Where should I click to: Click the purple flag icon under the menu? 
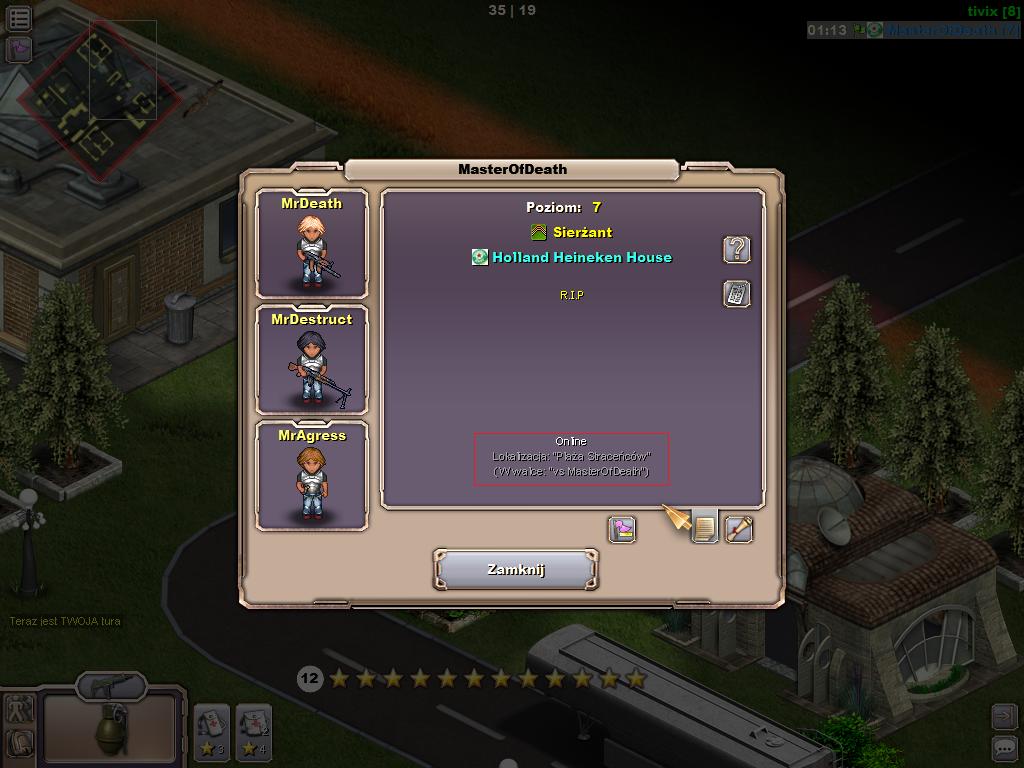click(x=19, y=48)
